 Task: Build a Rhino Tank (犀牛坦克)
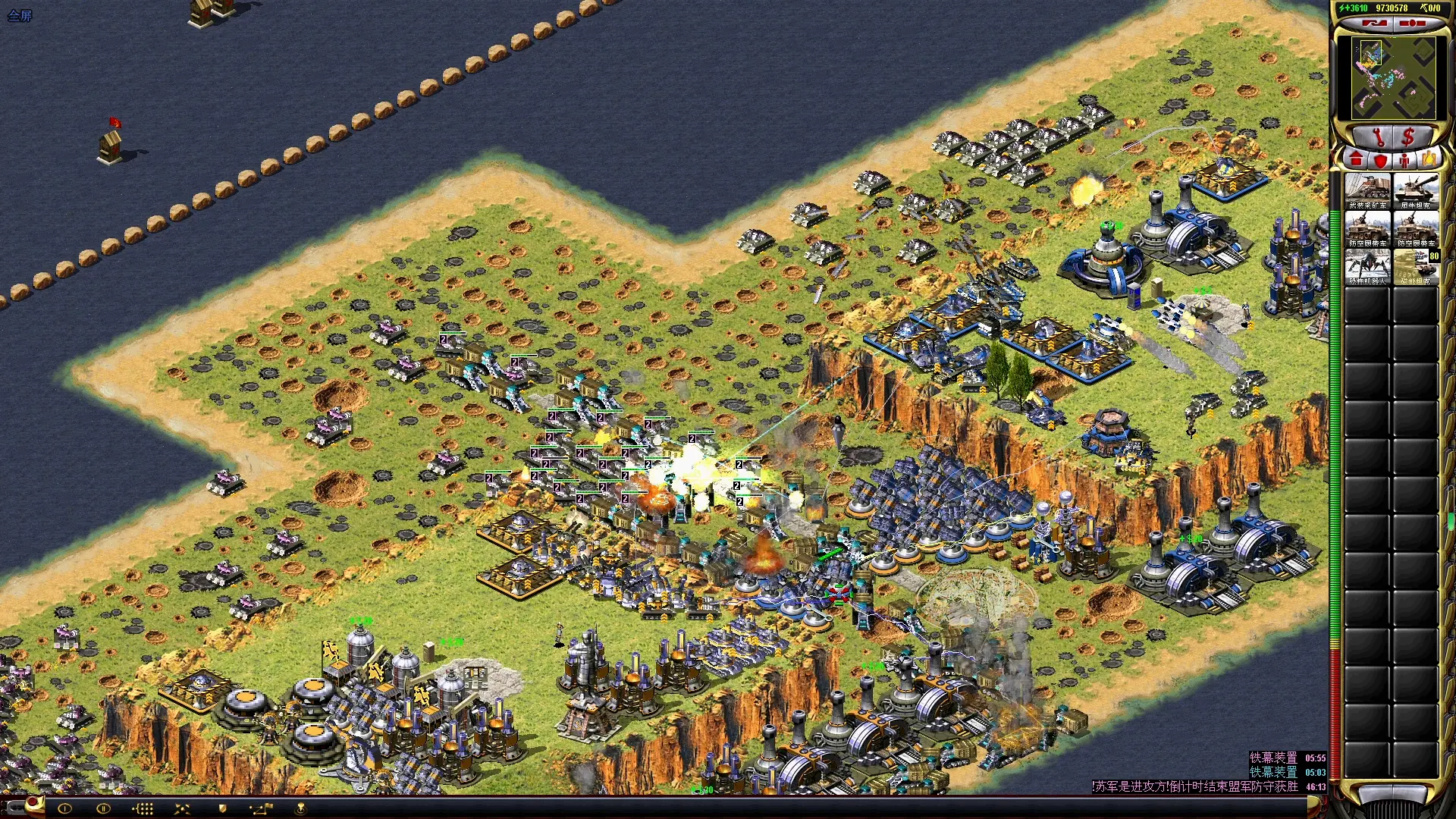click(1416, 191)
